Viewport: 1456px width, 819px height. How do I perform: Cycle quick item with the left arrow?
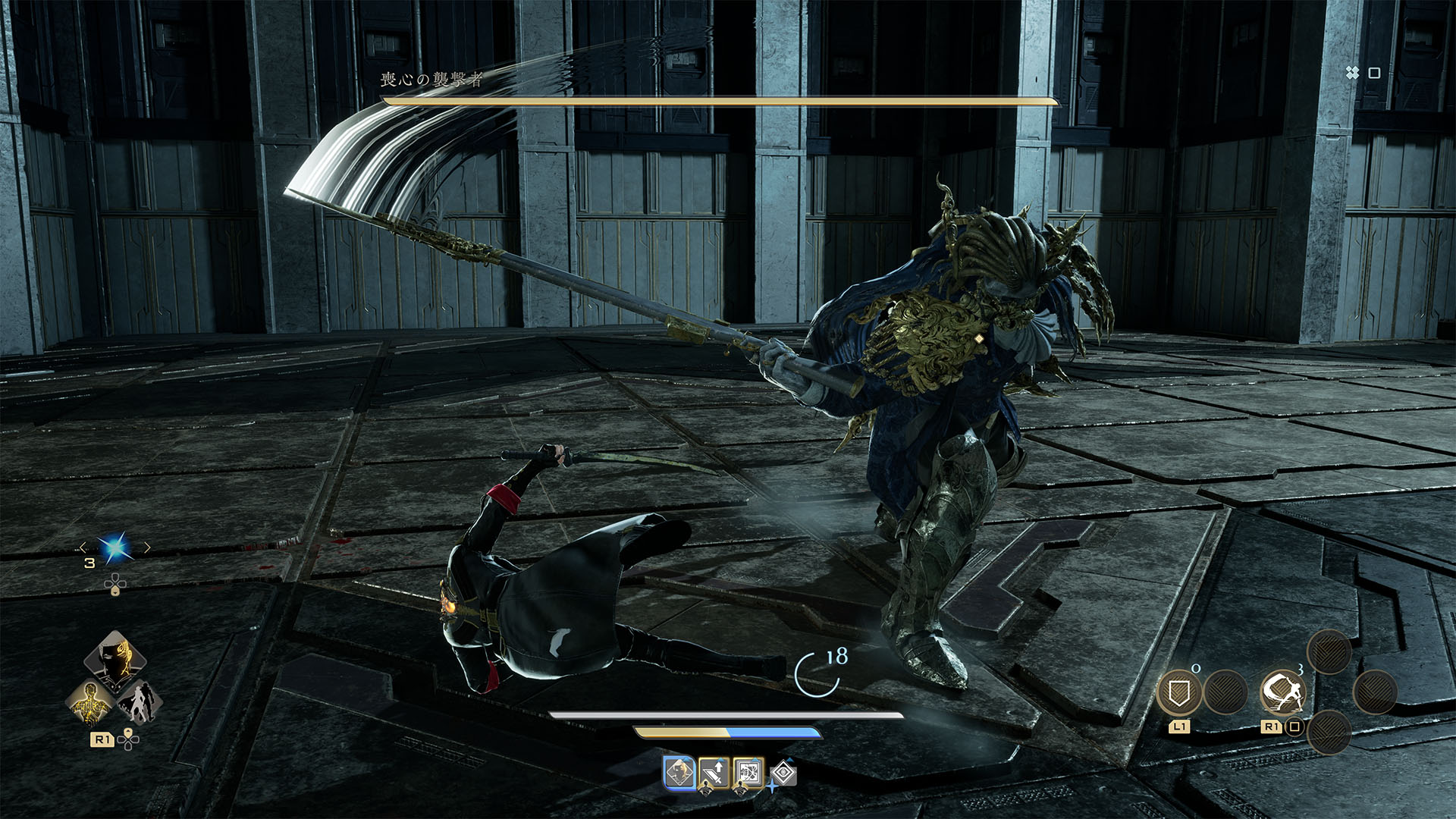83,548
